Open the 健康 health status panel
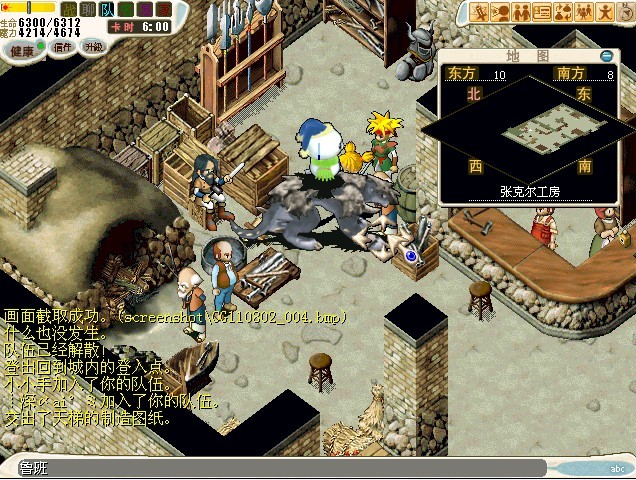 (23, 49)
